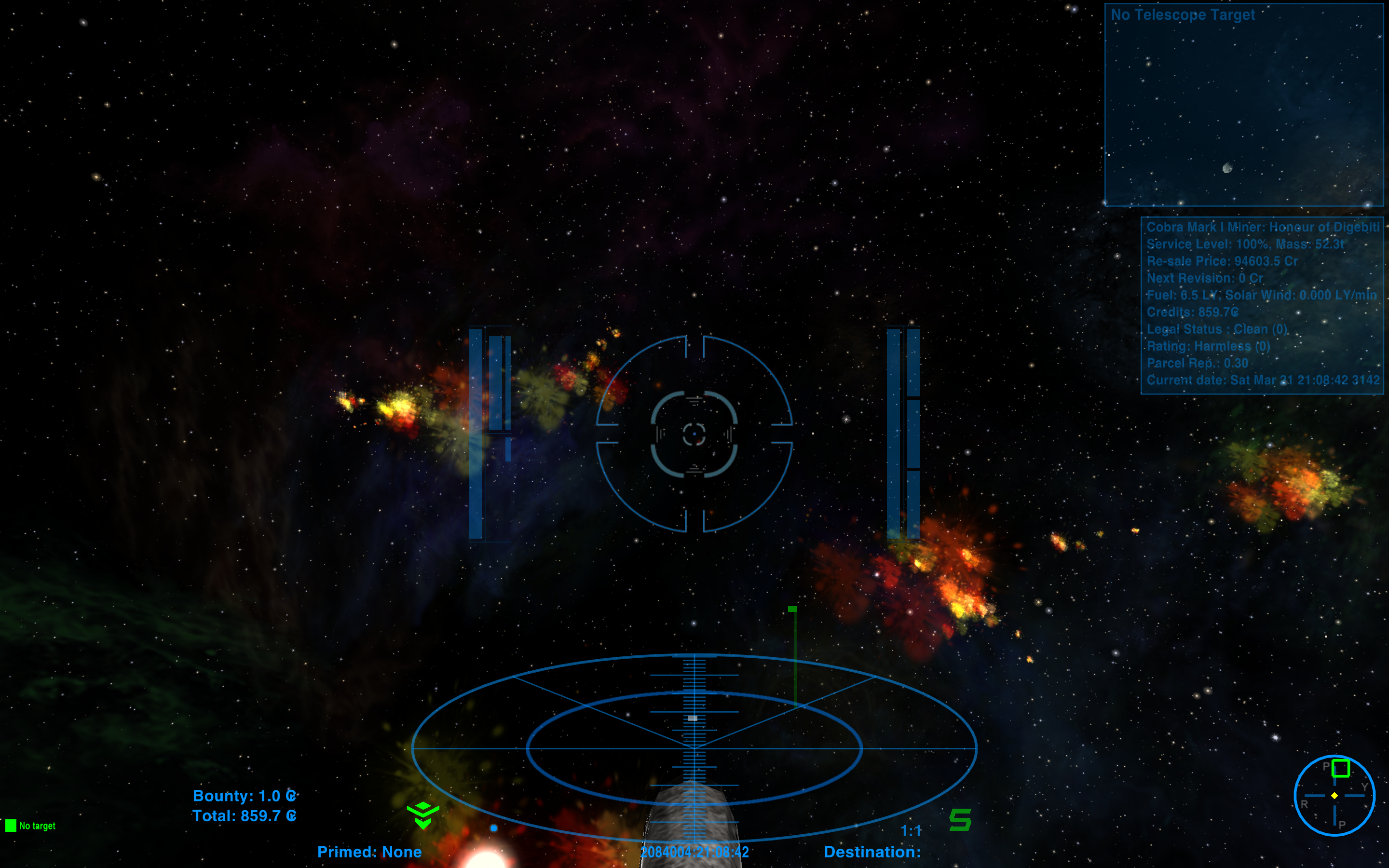Select the Cobra Mark I Miner info panel

[x=1262, y=304]
